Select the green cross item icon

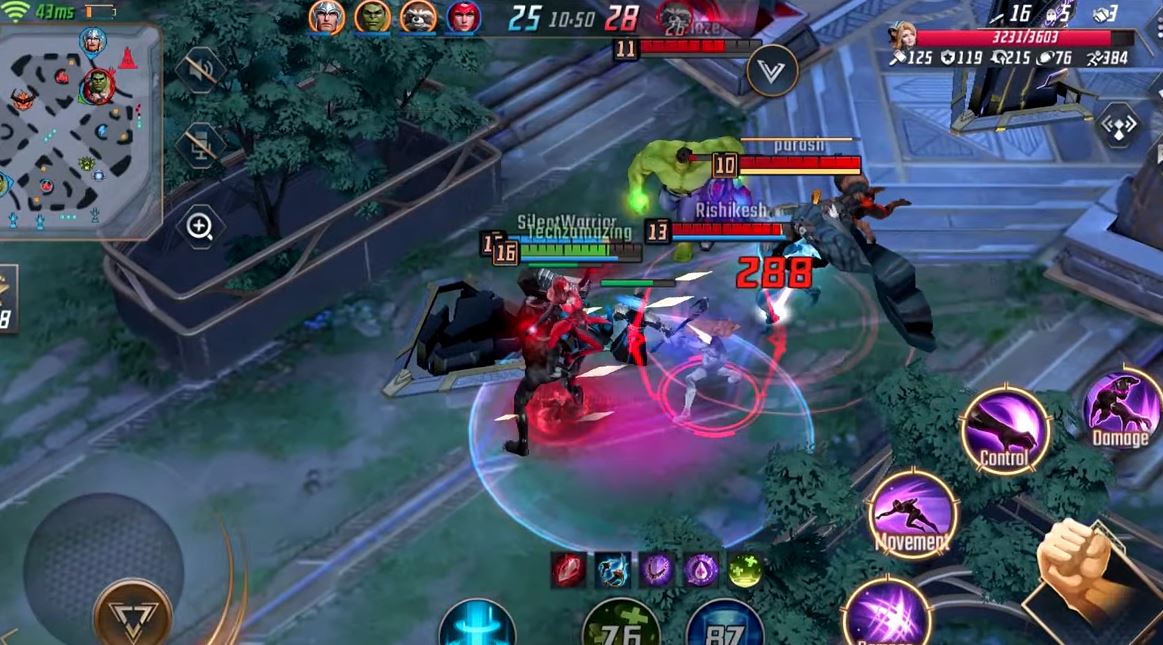[x=744, y=569]
